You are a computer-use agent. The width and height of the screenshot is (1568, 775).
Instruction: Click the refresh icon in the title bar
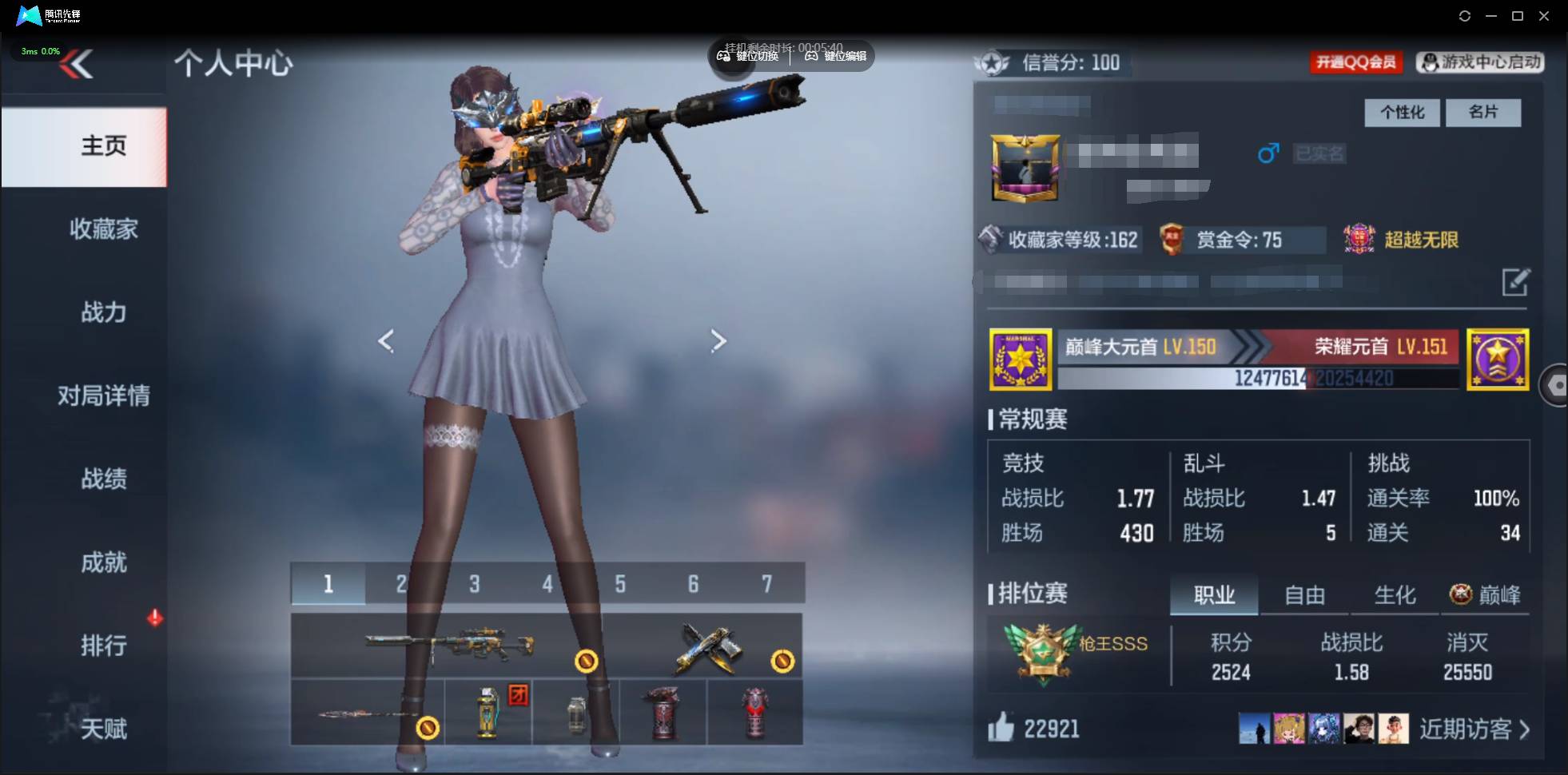tap(1465, 16)
